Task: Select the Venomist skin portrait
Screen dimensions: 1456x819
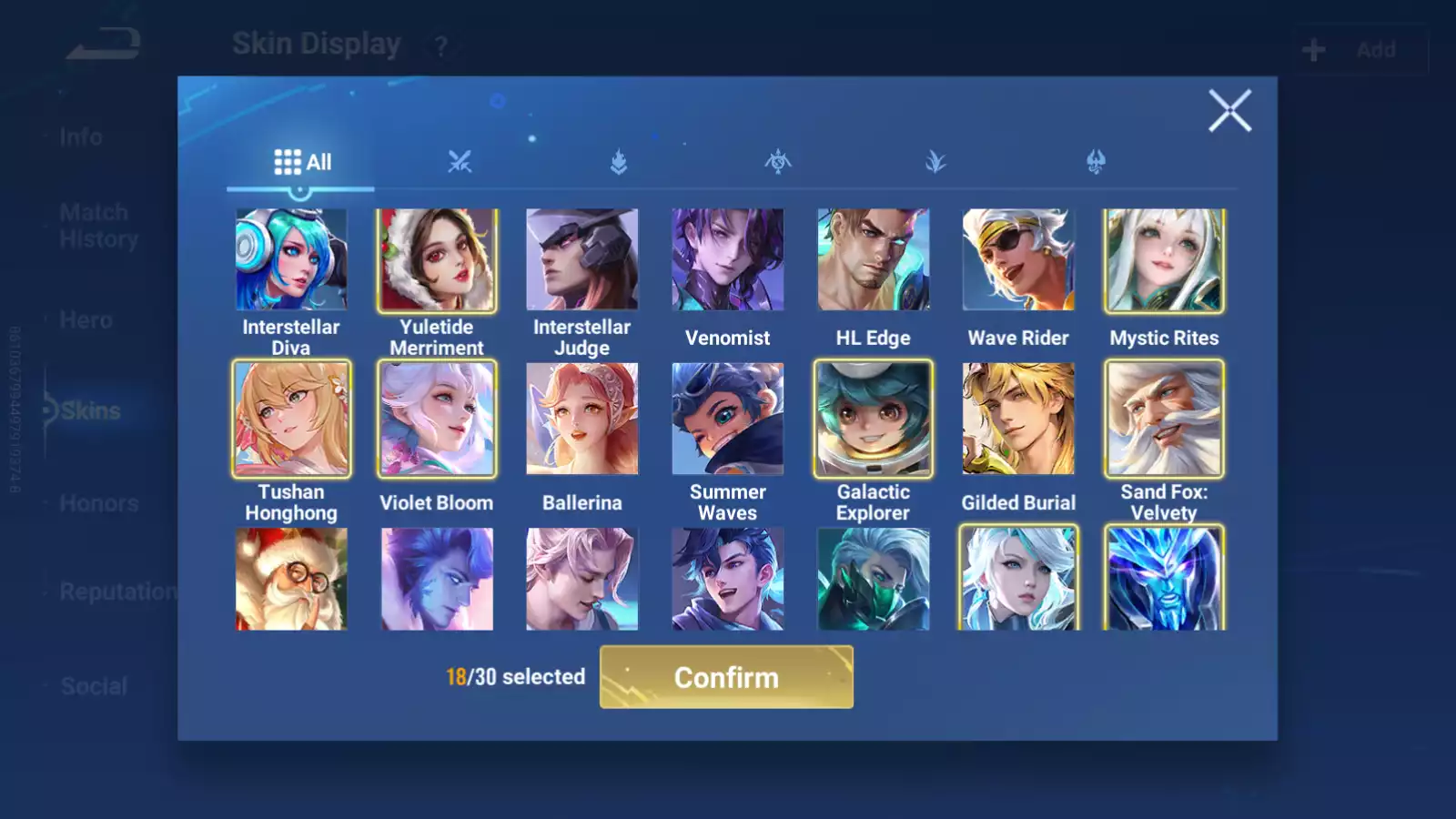Action: [728, 260]
